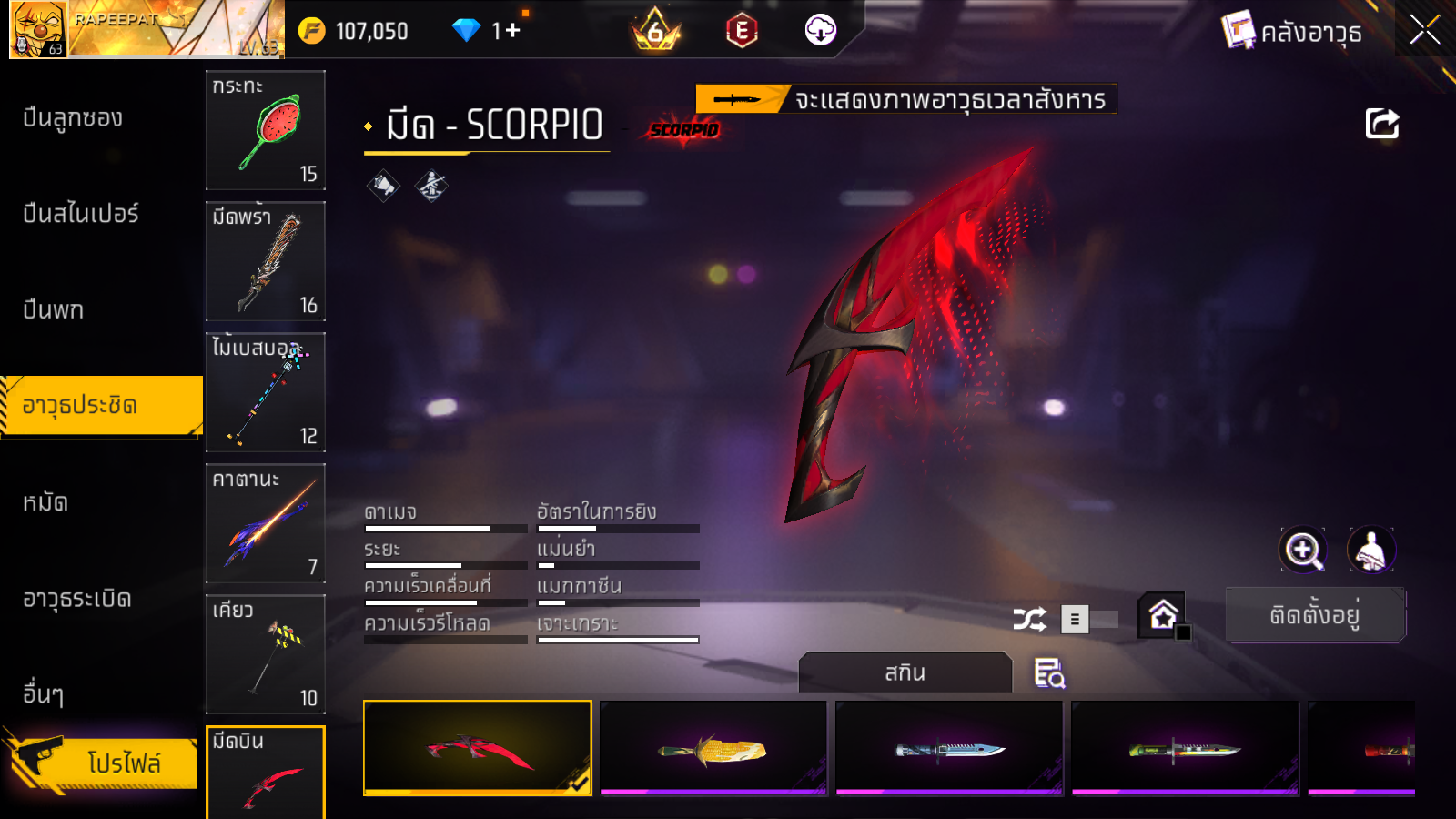Viewport: 1456px width, 819px height.
Task: Select the กระทะ watermelon pan weapon
Action: pos(266,130)
